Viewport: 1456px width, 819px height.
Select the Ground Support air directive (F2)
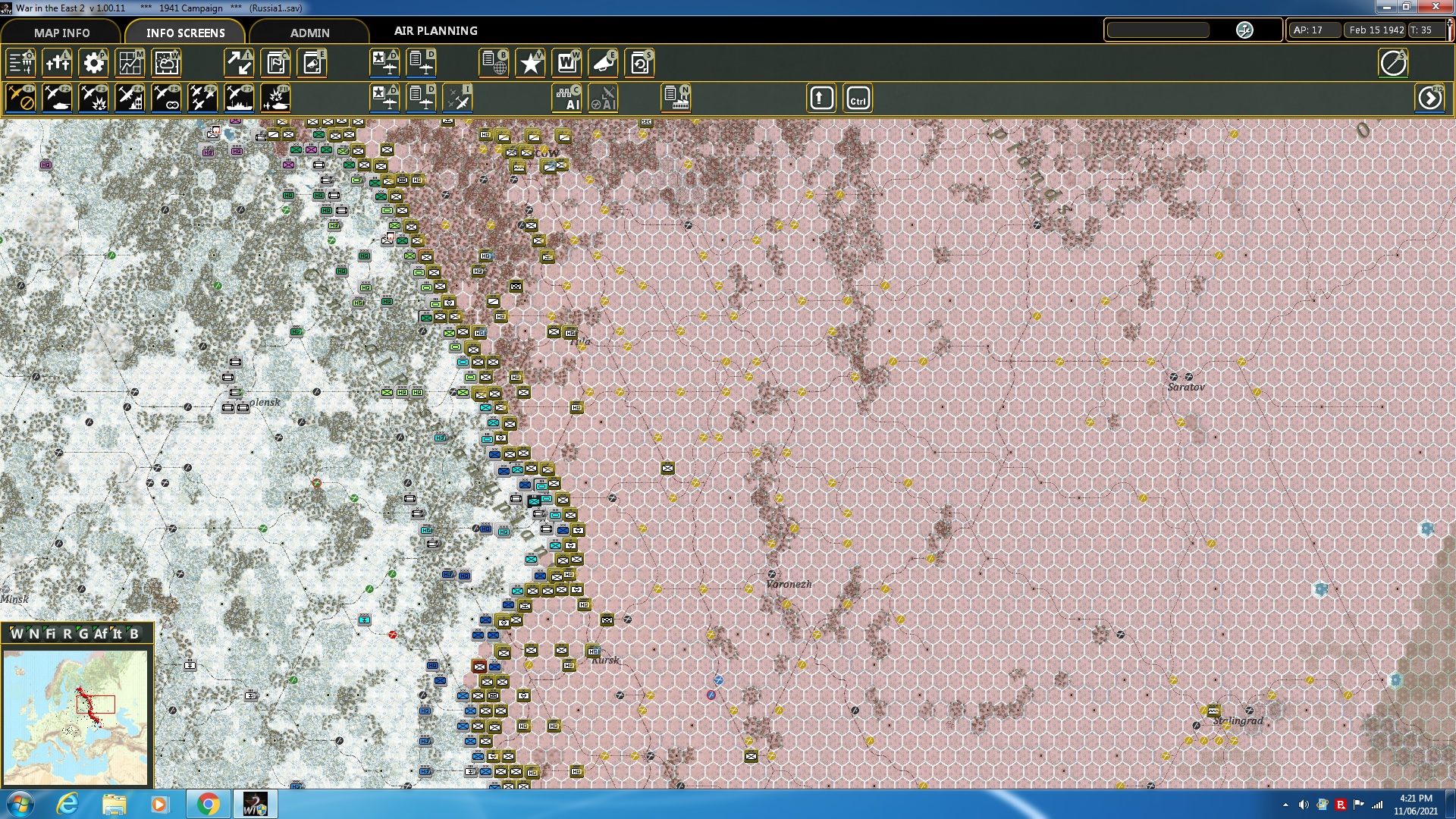point(58,97)
